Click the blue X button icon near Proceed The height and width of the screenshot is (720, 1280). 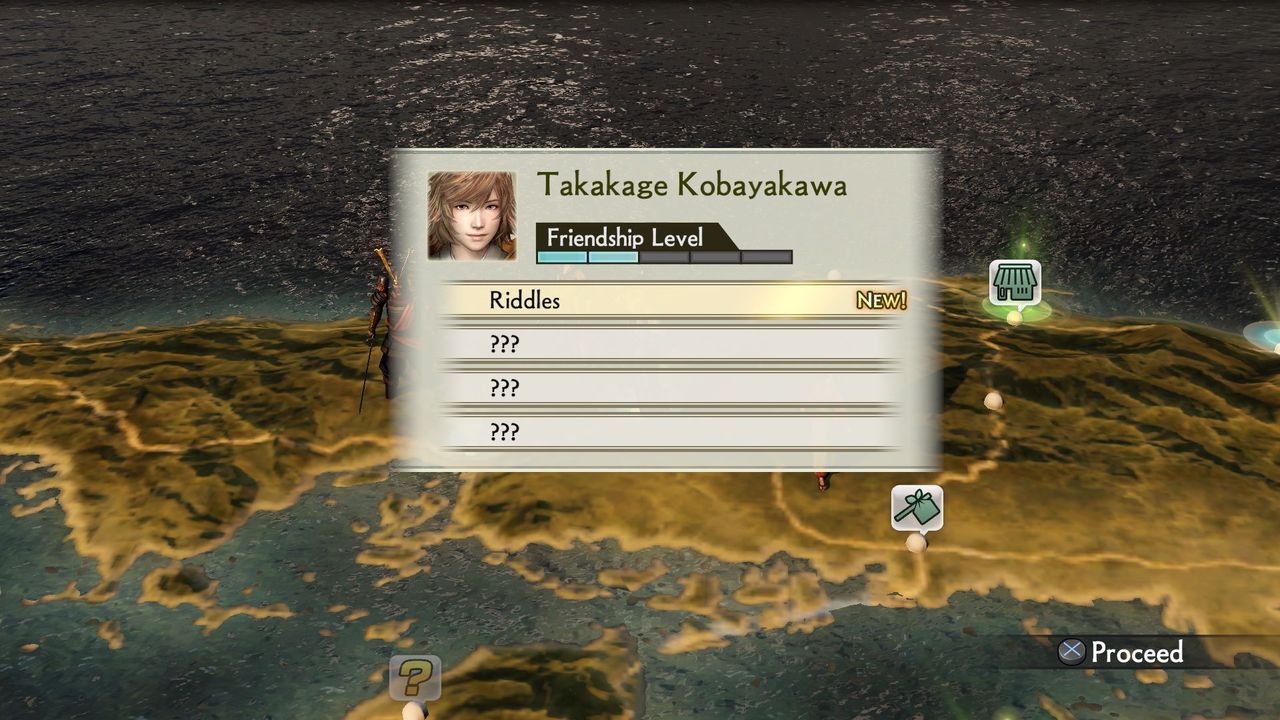pos(1072,653)
